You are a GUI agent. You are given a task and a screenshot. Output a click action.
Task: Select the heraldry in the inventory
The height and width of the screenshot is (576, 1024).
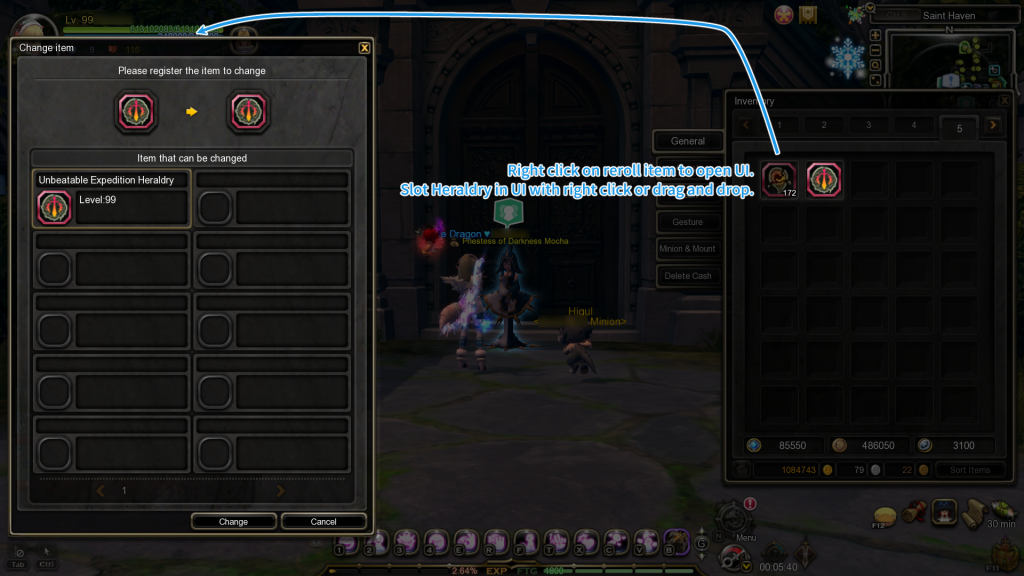coord(824,180)
